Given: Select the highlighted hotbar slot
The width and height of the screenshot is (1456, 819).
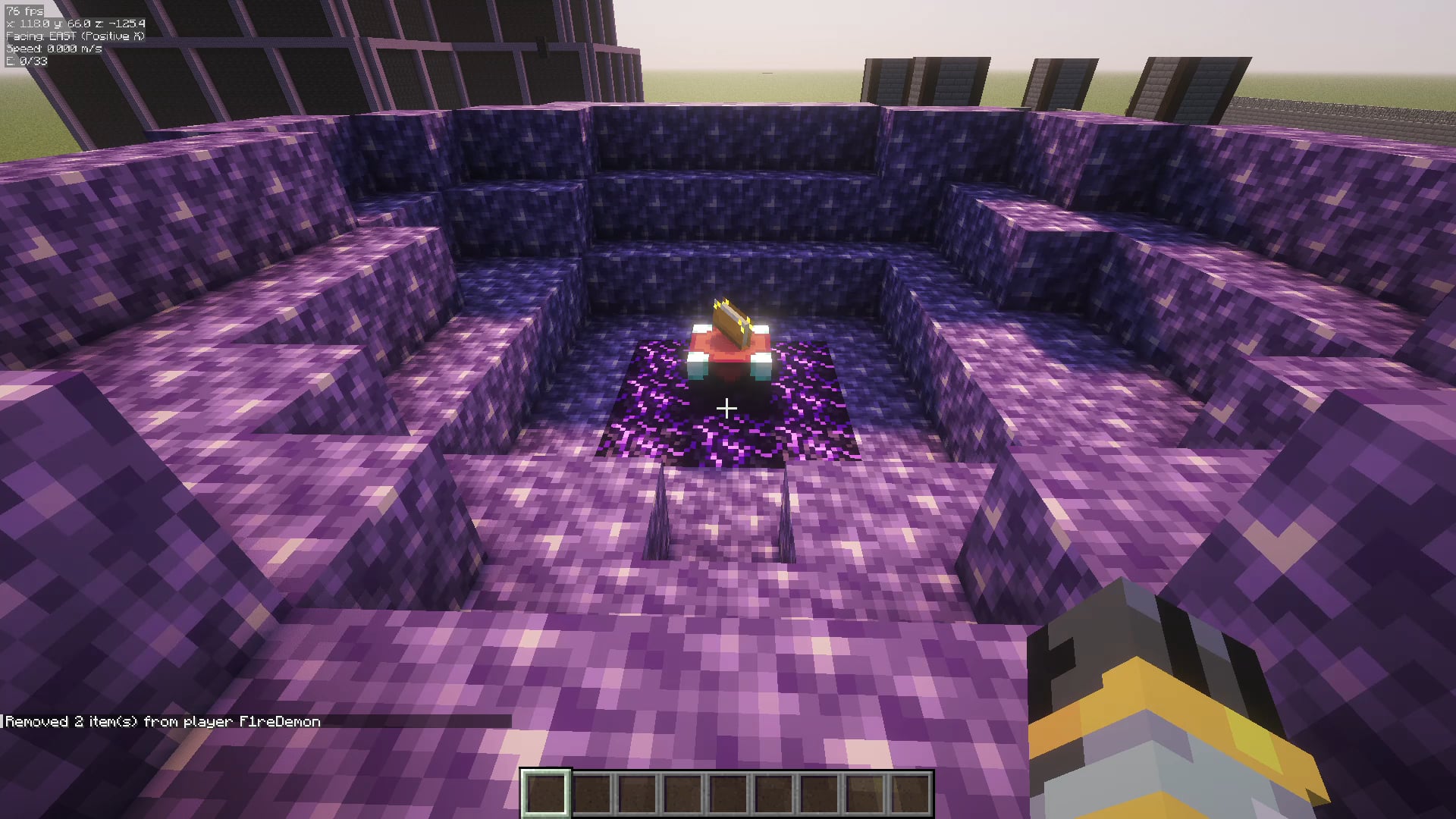Looking at the screenshot, I should point(546,793).
